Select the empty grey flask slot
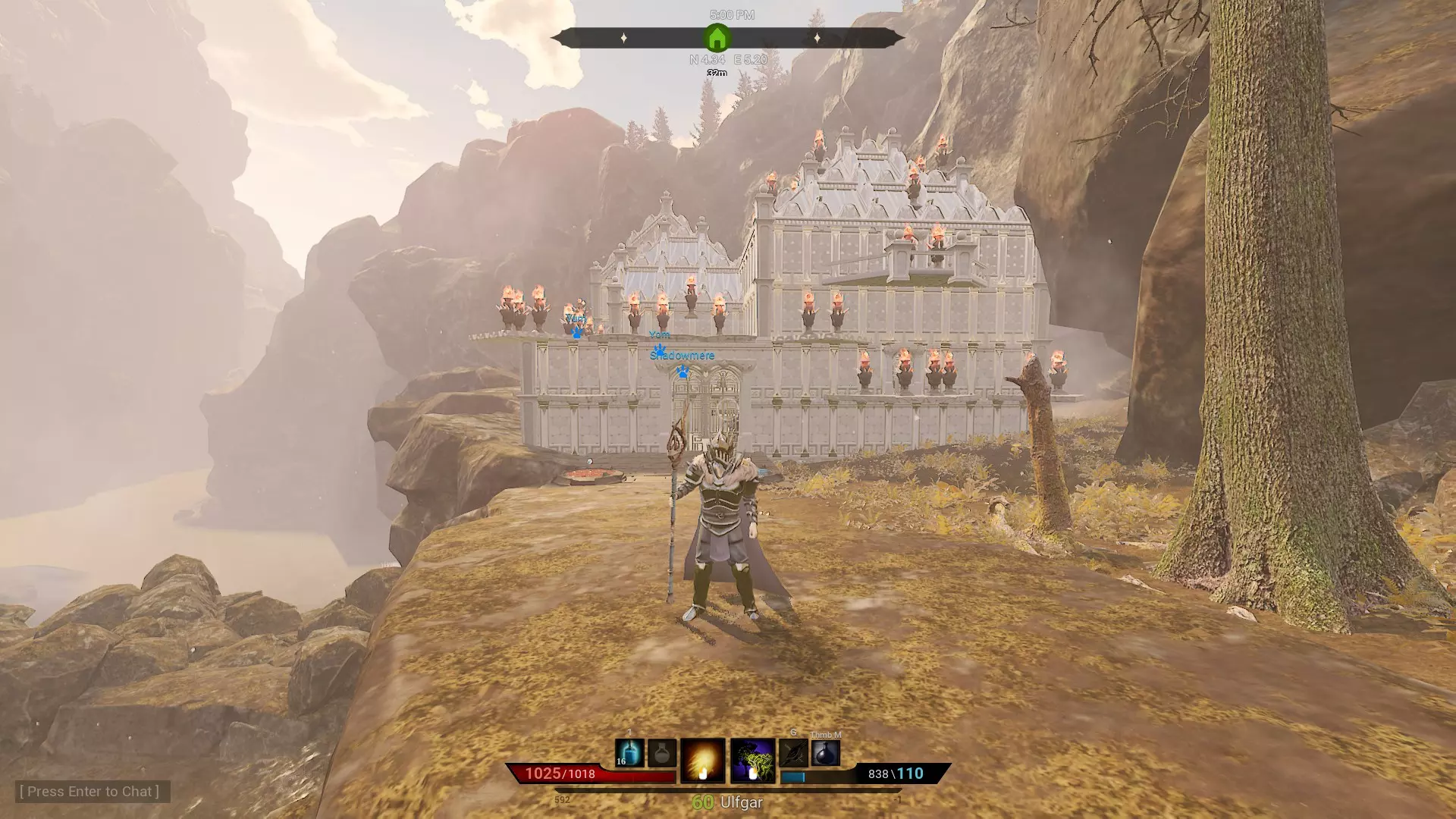1456x819 pixels. pyautogui.click(x=662, y=753)
